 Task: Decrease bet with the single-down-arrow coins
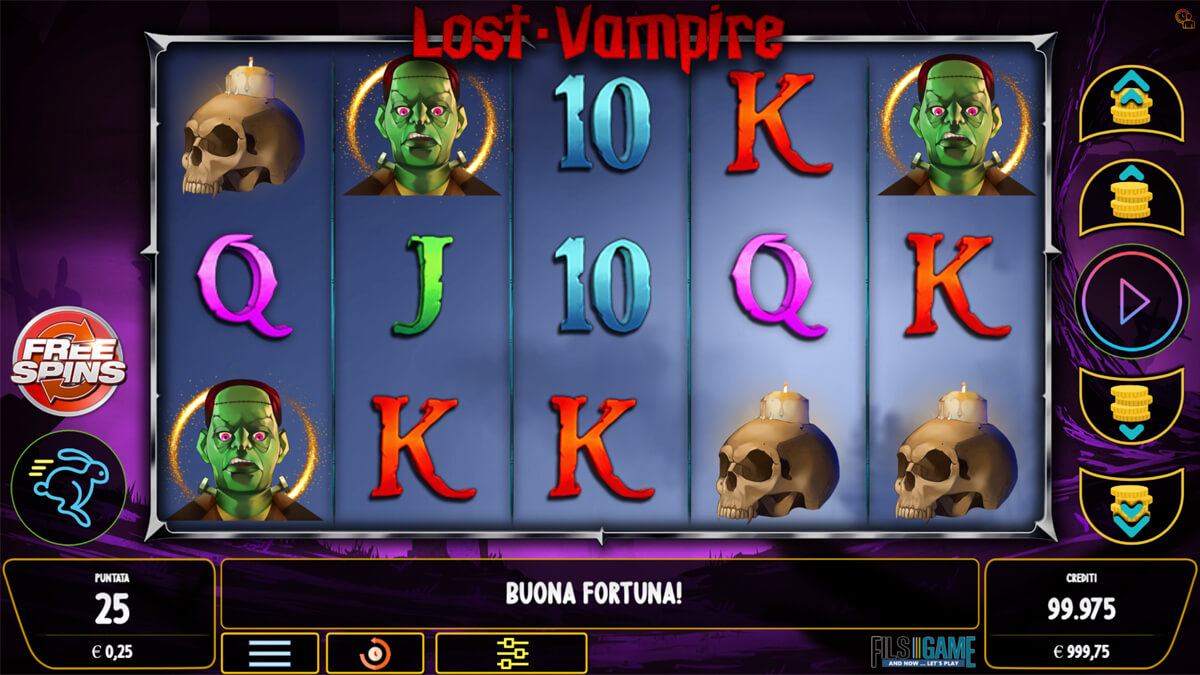(x=1131, y=407)
